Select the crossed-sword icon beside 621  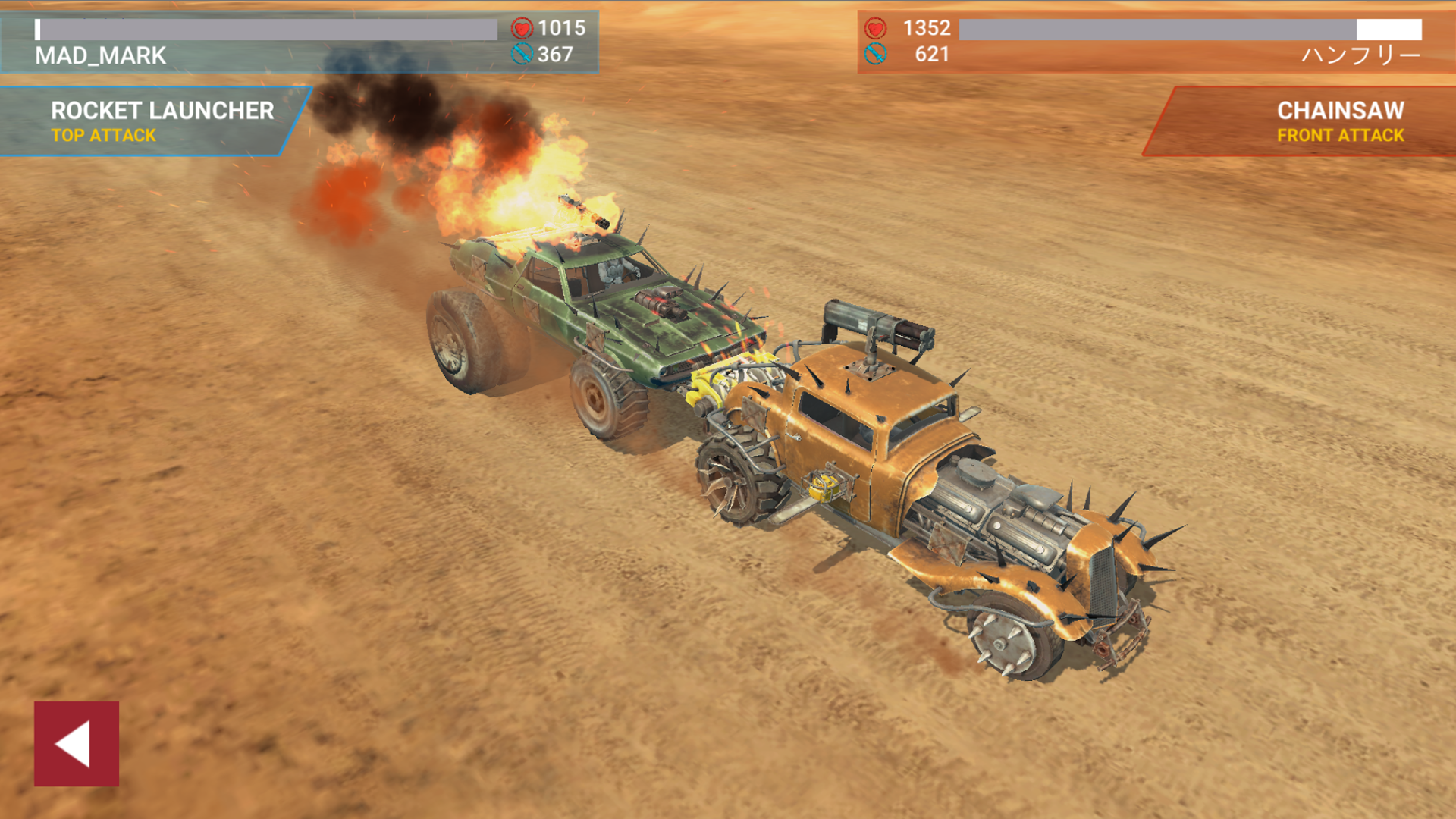pos(876,54)
